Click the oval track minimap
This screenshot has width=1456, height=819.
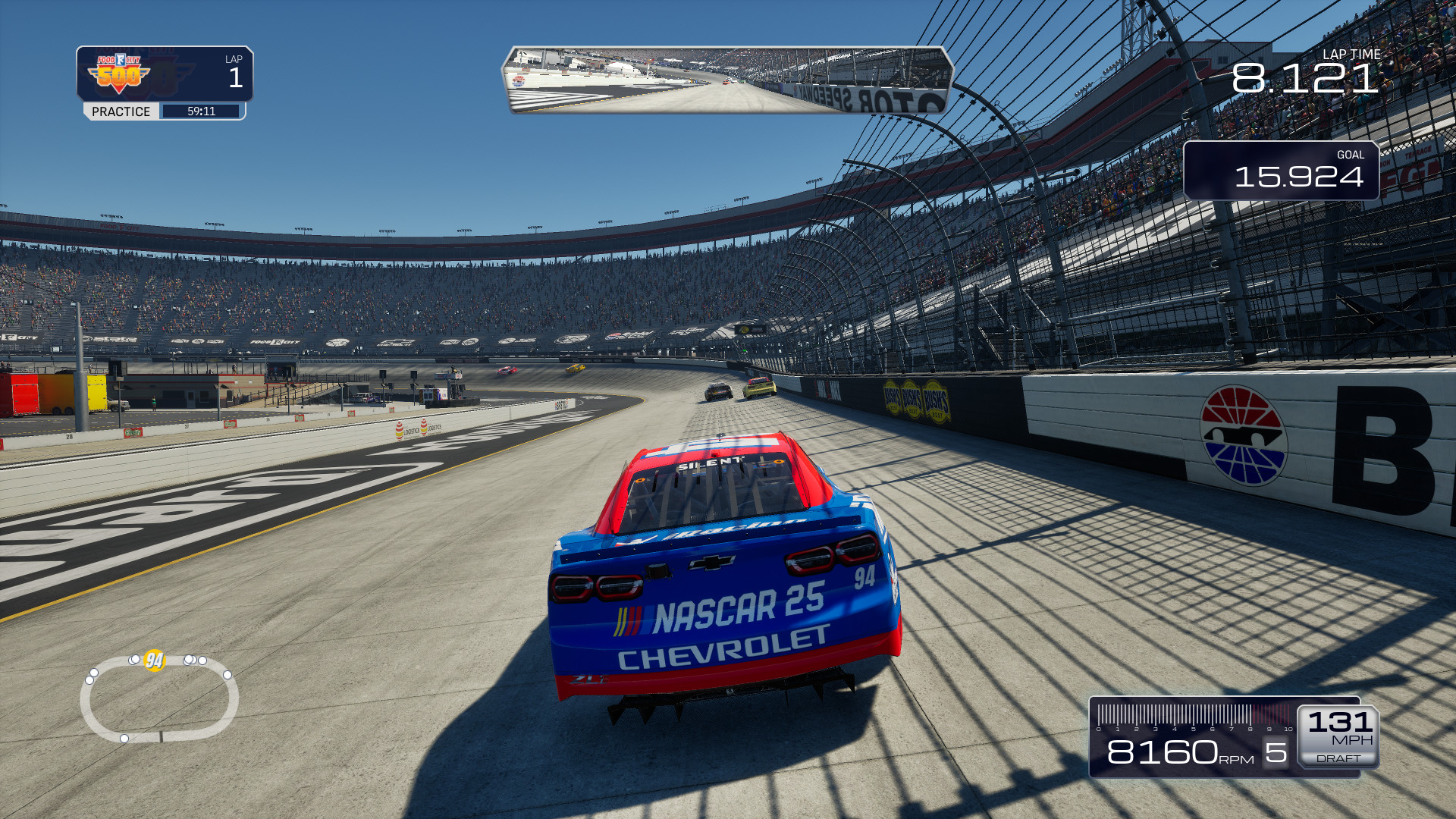point(159,699)
